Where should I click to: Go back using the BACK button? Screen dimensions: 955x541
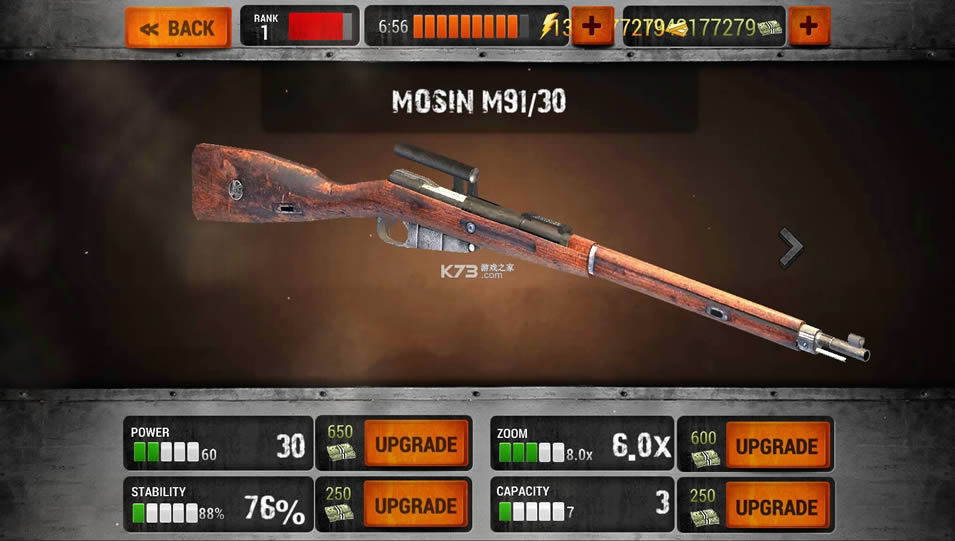click(178, 28)
